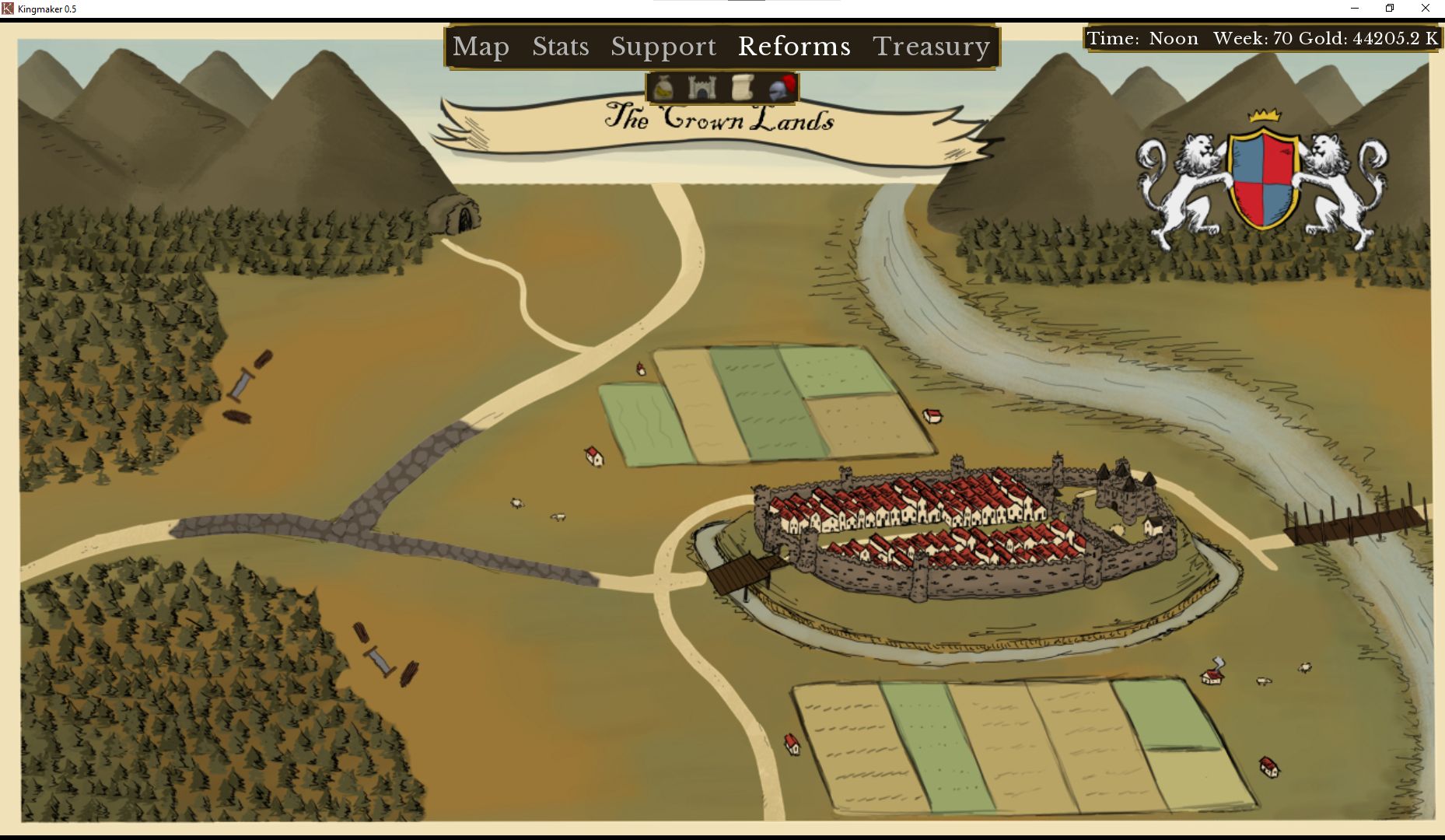Click the knight helmet reform icon
This screenshot has width=1445, height=840.
click(x=782, y=88)
